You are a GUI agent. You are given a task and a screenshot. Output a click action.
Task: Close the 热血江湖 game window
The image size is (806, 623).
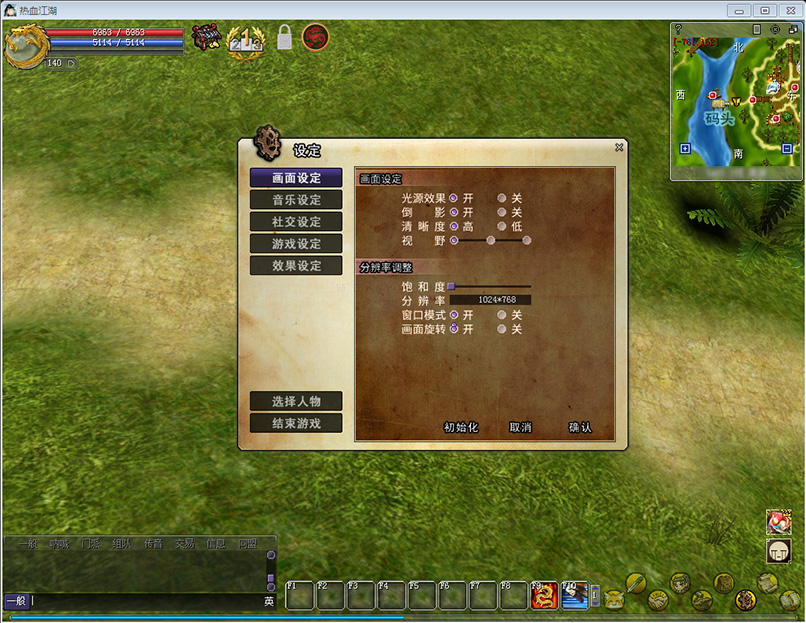(x=789, y=10)
